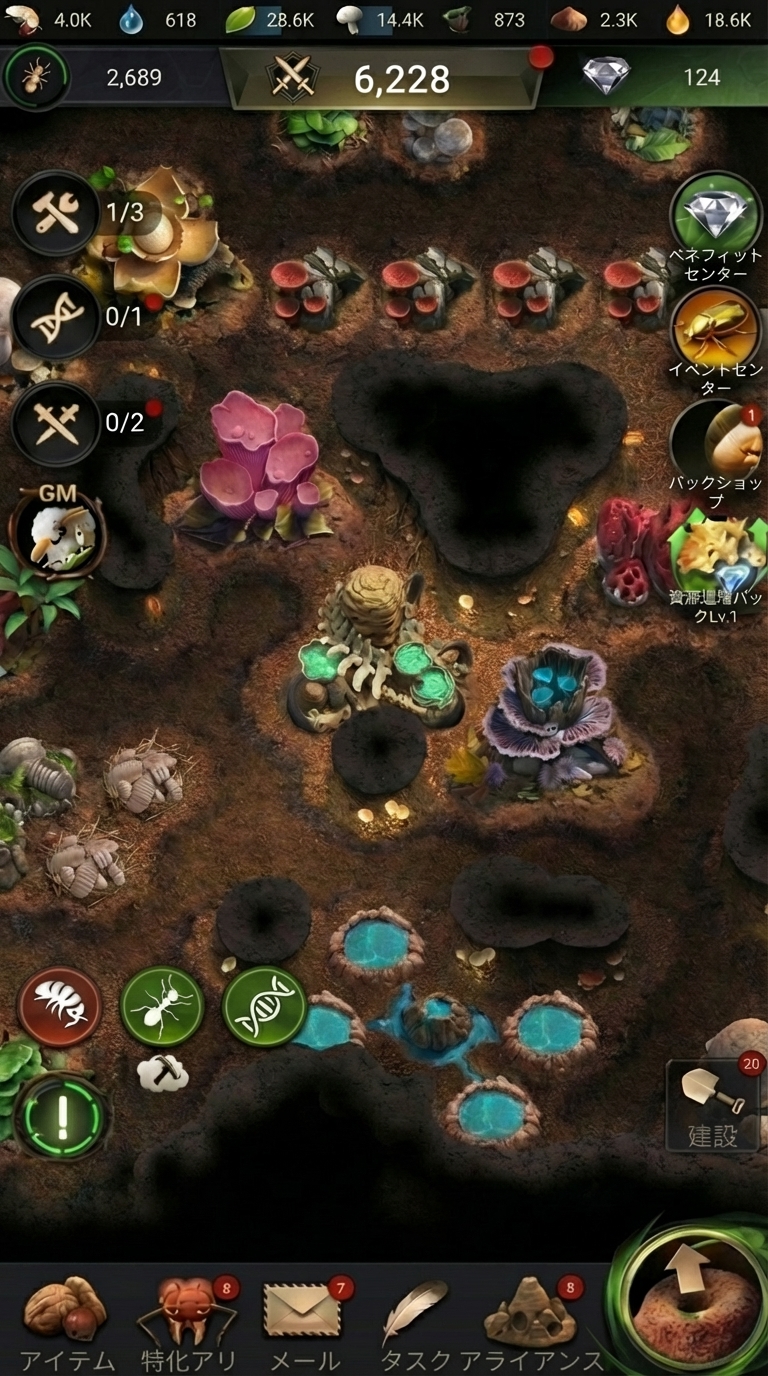Open the crossed swords troop queue 0/2
768x1376 pixels.
pos(56,423)
